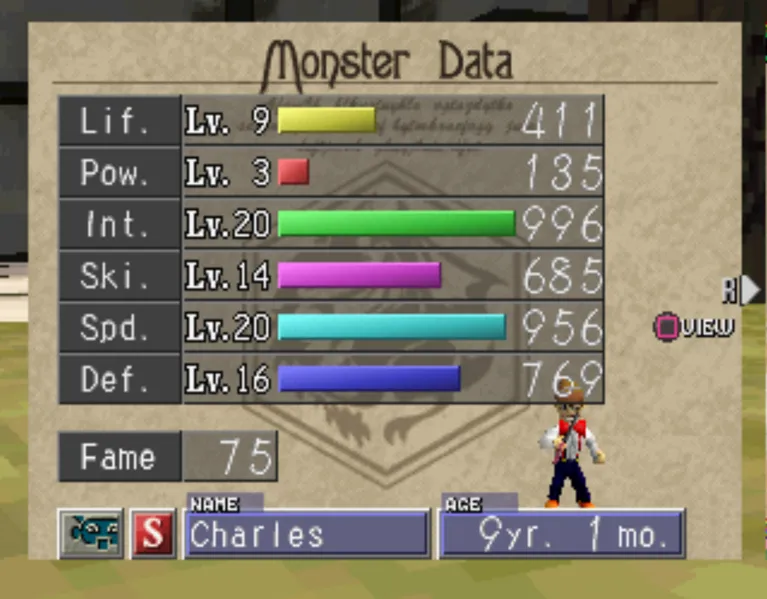Pick the Spd. stat label
This screenshot has width=767, height=599.
[119, 328]
